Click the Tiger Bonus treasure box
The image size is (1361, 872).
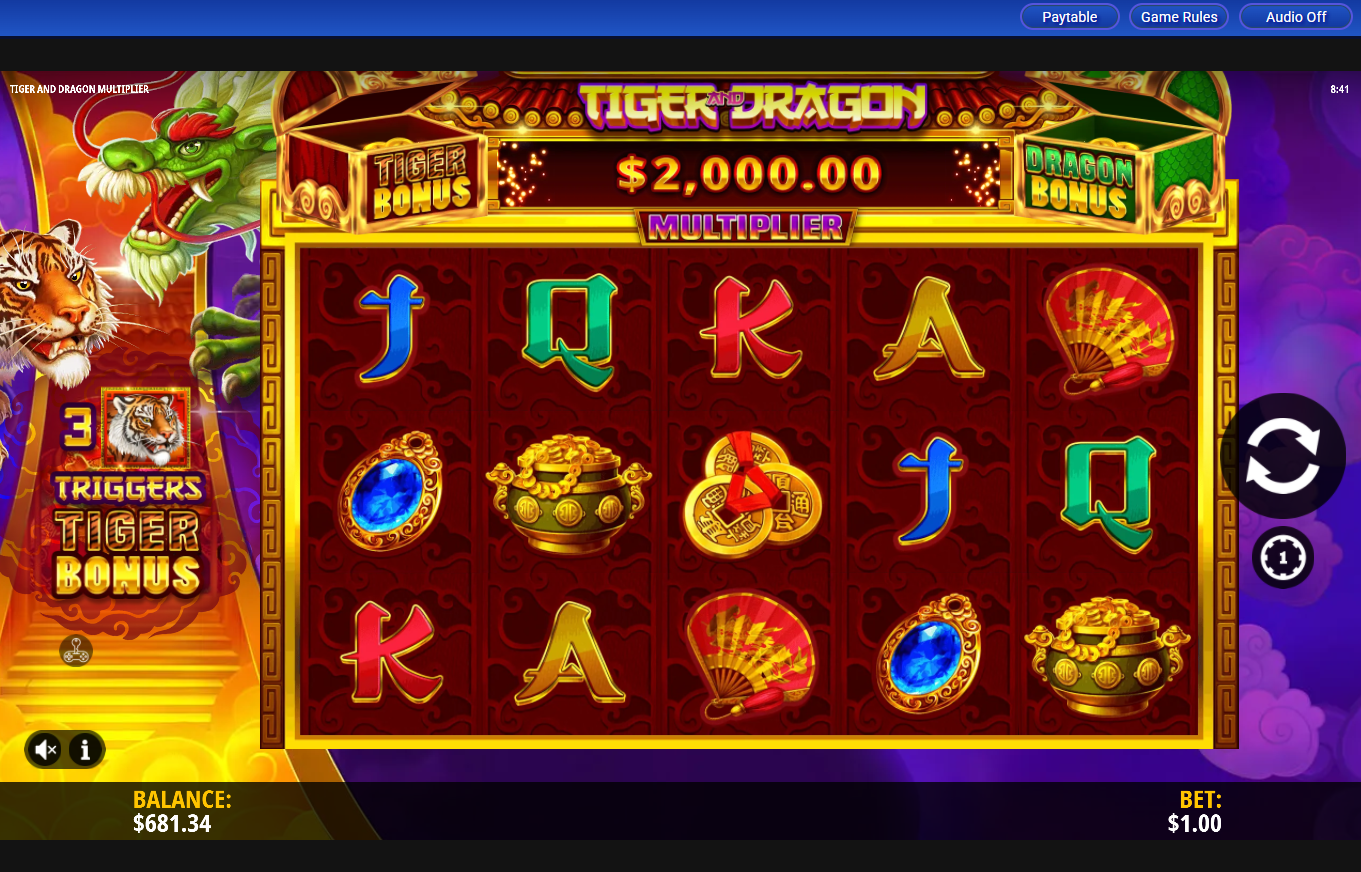(419, 175)
